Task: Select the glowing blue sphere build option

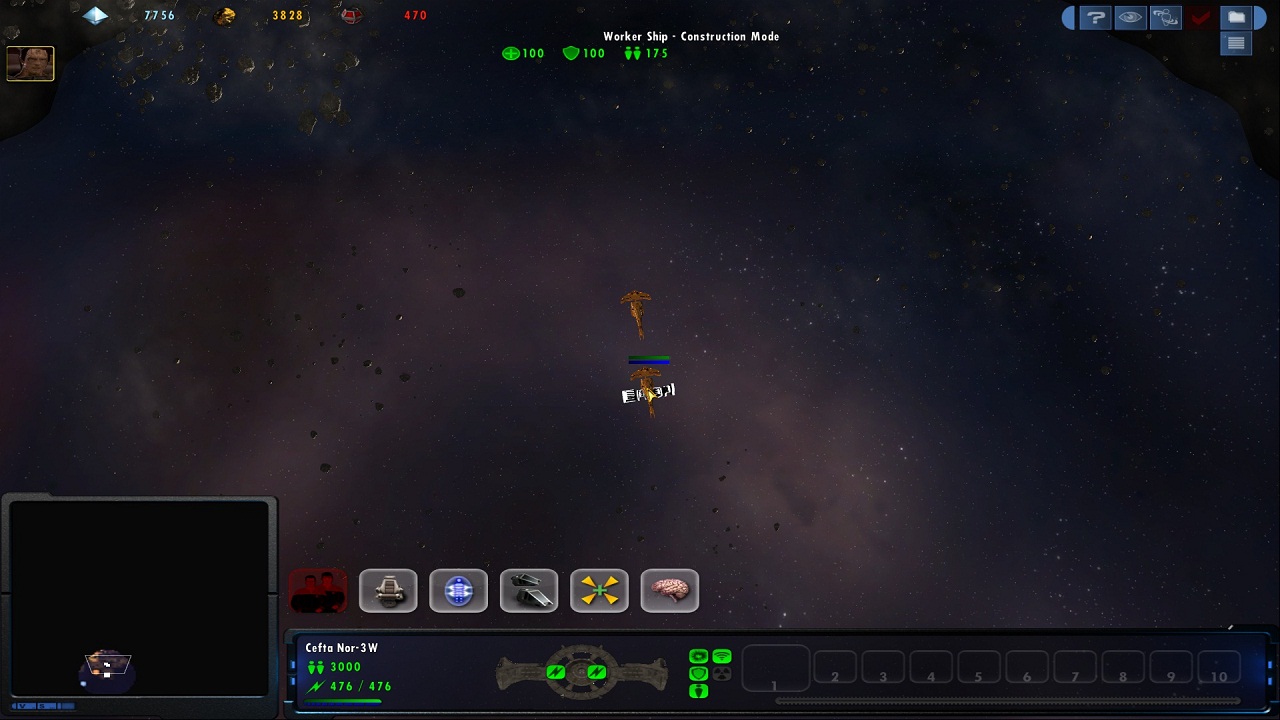Action: (x=458, y=591)
